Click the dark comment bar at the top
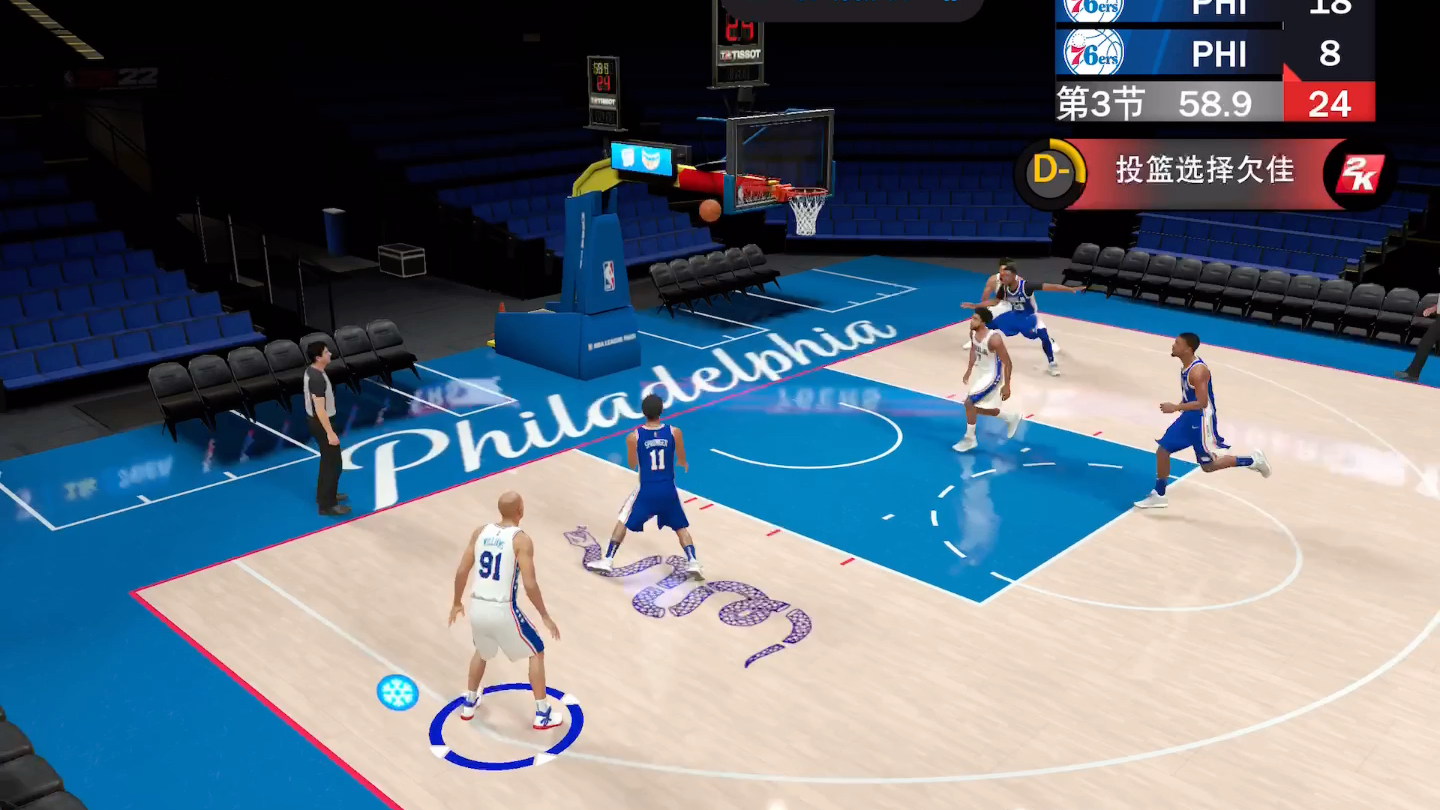The image size is (1440, 810). pyautogui.click(x=850, y=8)
